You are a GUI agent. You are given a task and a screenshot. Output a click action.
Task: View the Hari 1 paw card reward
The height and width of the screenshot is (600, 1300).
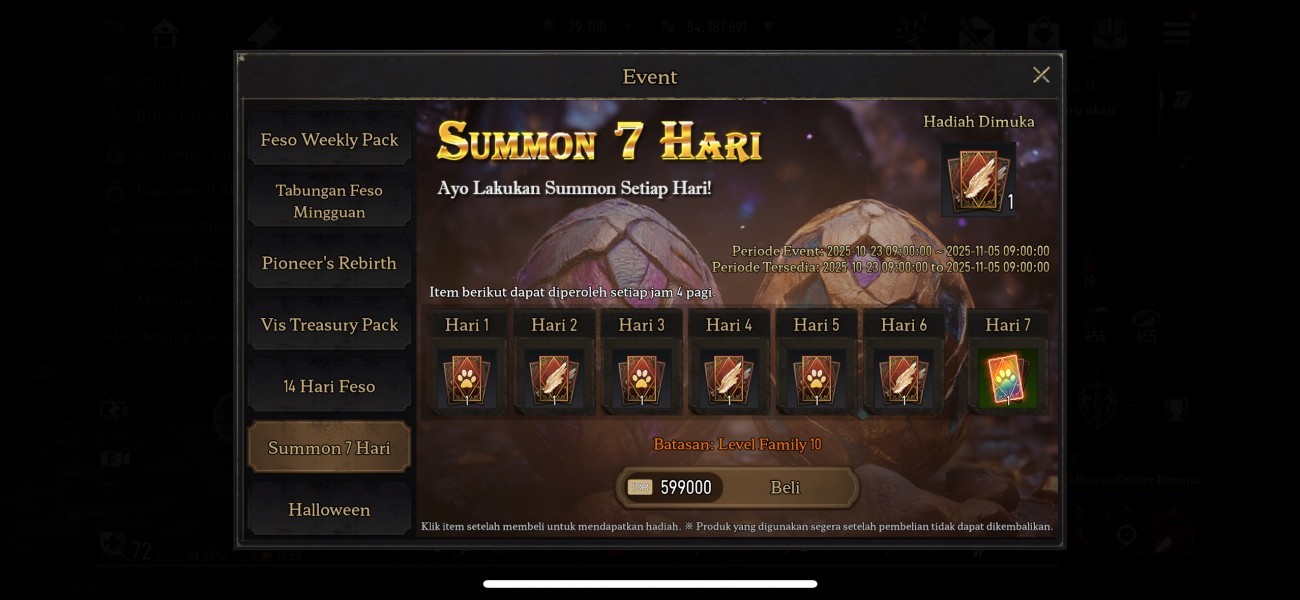467,379
